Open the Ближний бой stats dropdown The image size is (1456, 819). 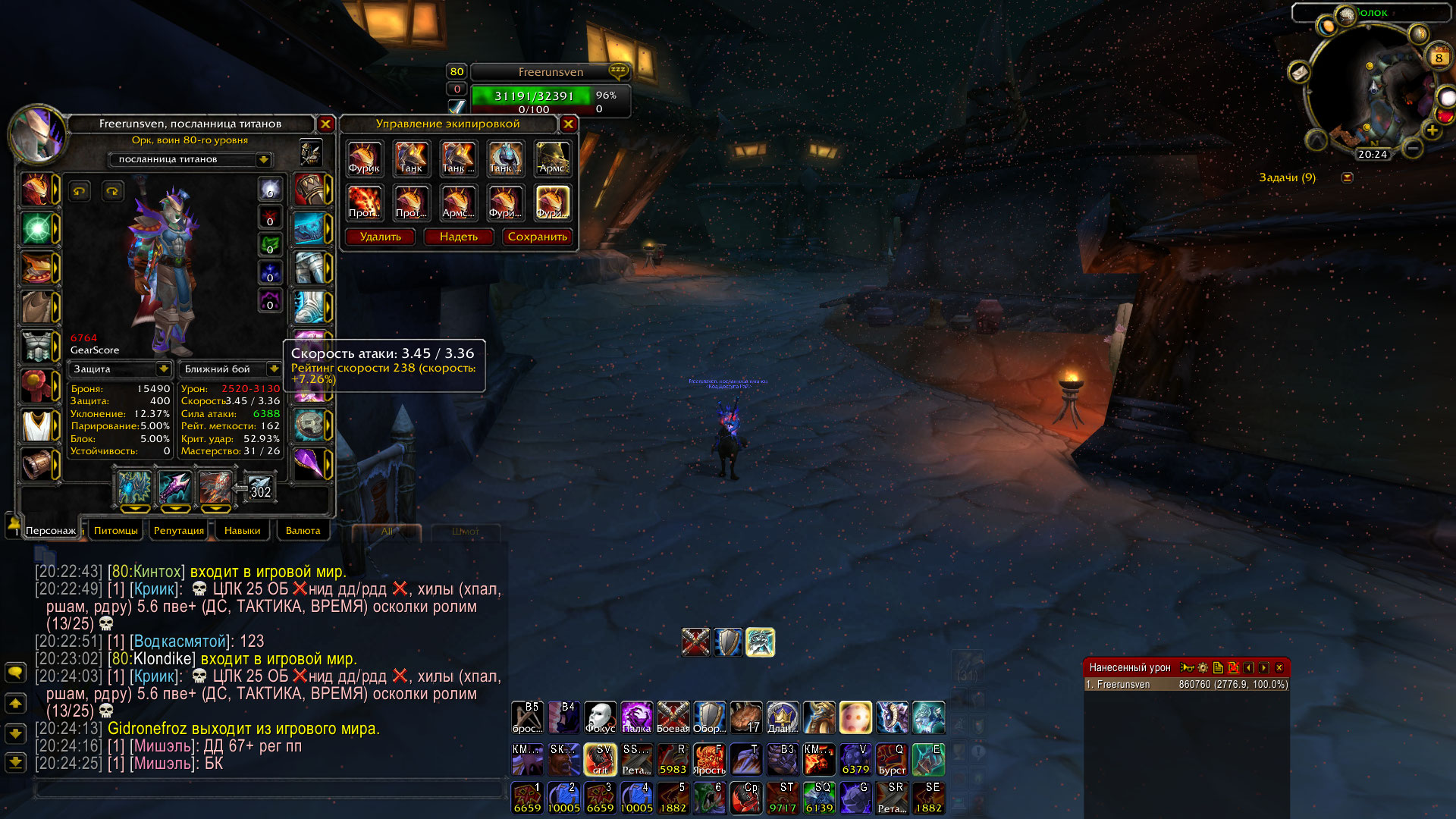273,369
